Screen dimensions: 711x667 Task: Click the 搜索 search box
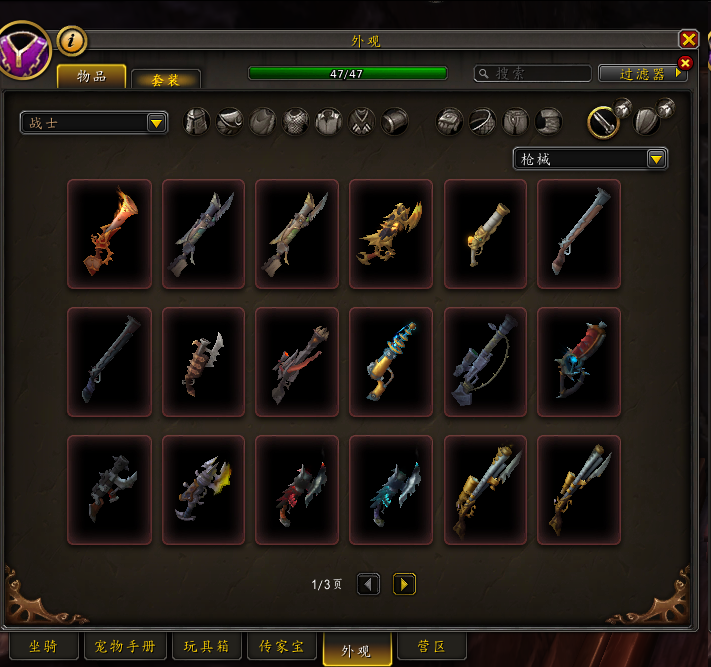533,73
